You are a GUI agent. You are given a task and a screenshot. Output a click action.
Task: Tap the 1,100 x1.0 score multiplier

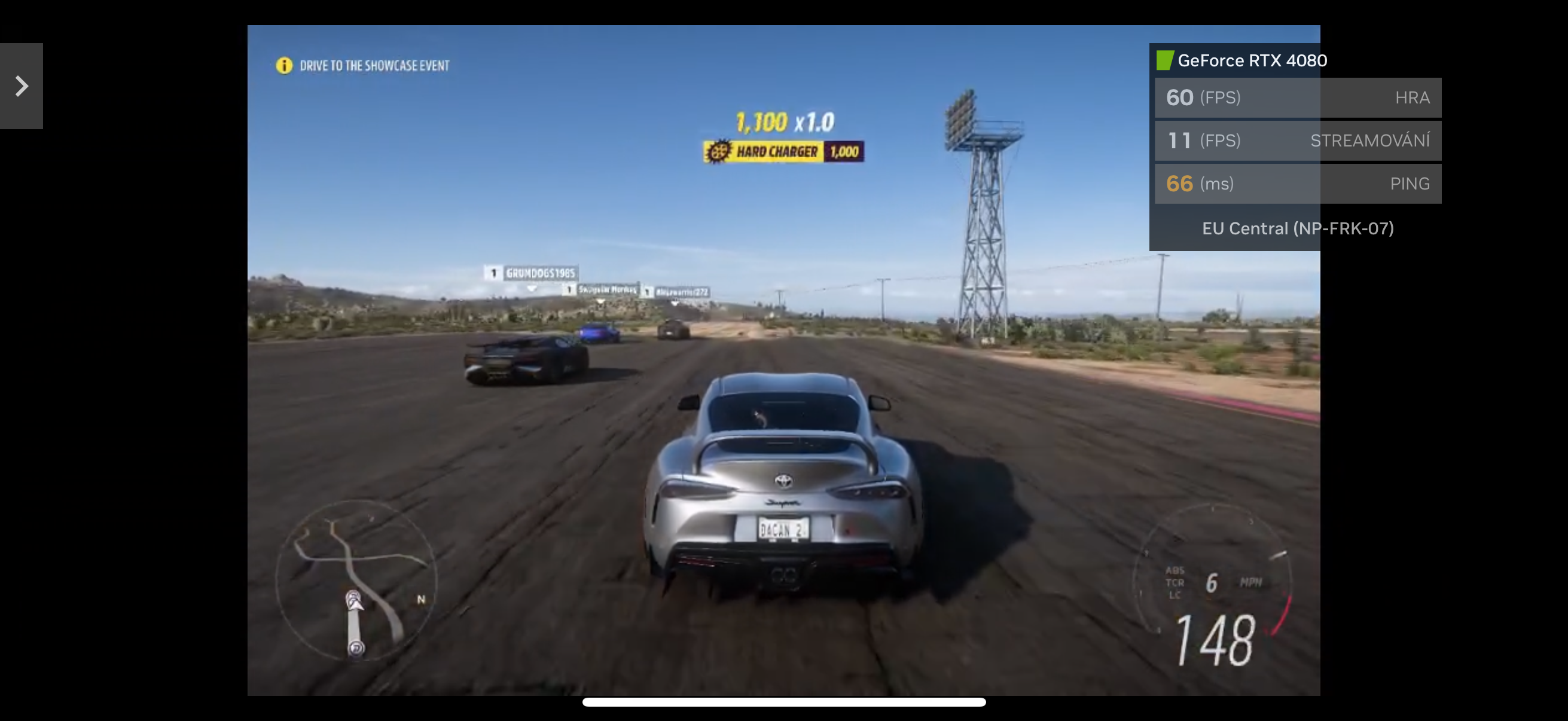[x=783, y=122]
